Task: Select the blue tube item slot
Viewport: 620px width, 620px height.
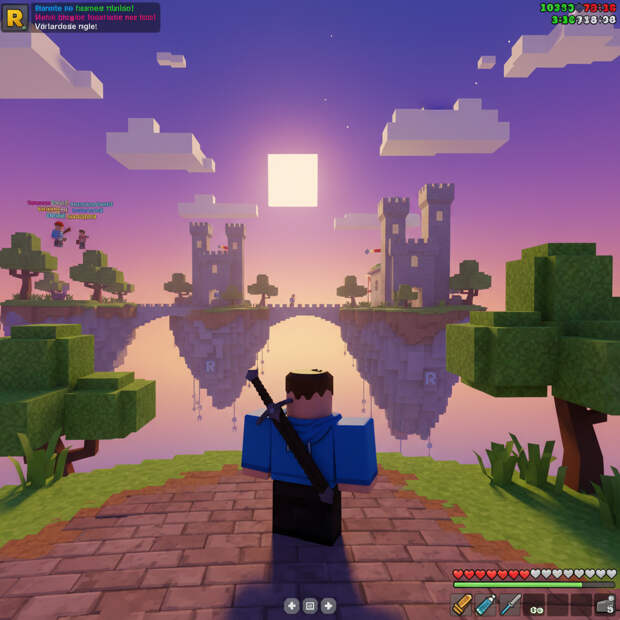Action: [x=486, y=604]
